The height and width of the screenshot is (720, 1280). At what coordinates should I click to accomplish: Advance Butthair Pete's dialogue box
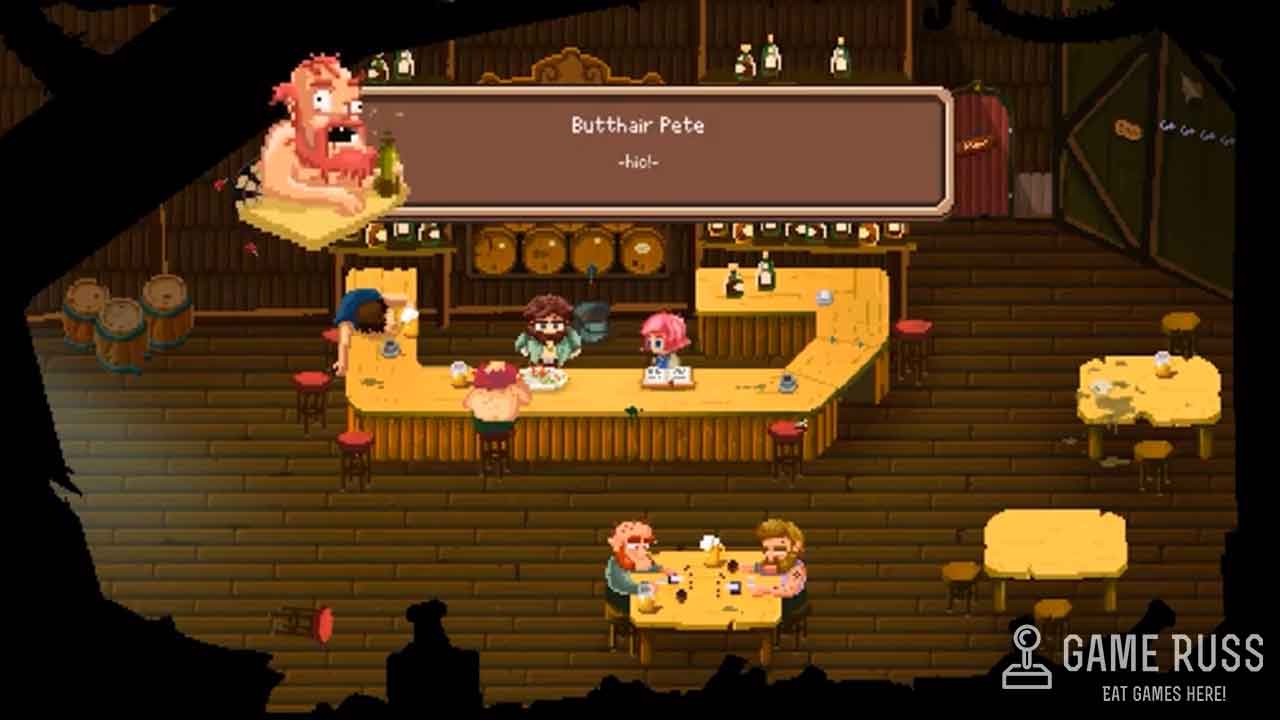point(652,150)
